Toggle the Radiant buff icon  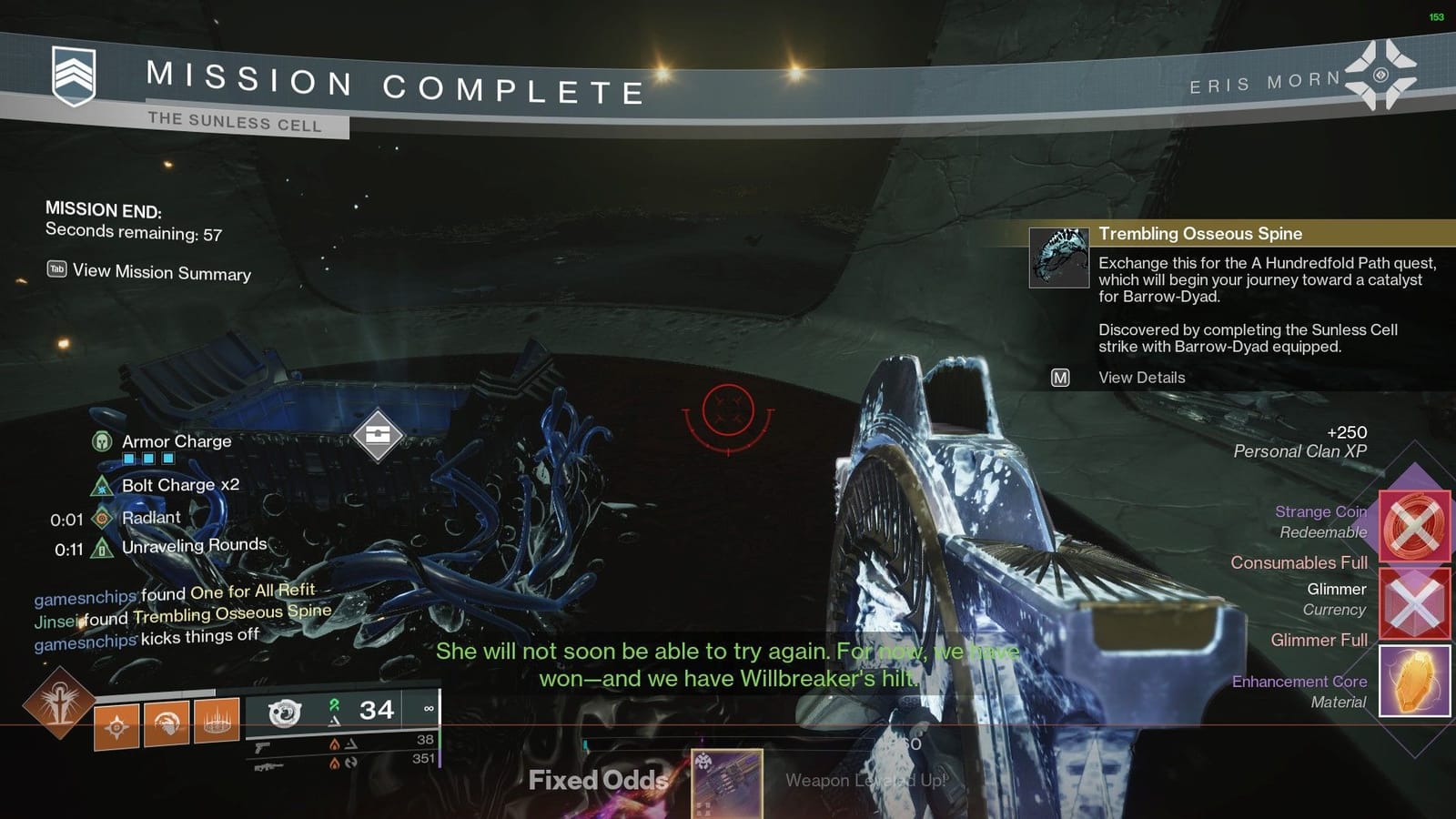tap(100, 518)
